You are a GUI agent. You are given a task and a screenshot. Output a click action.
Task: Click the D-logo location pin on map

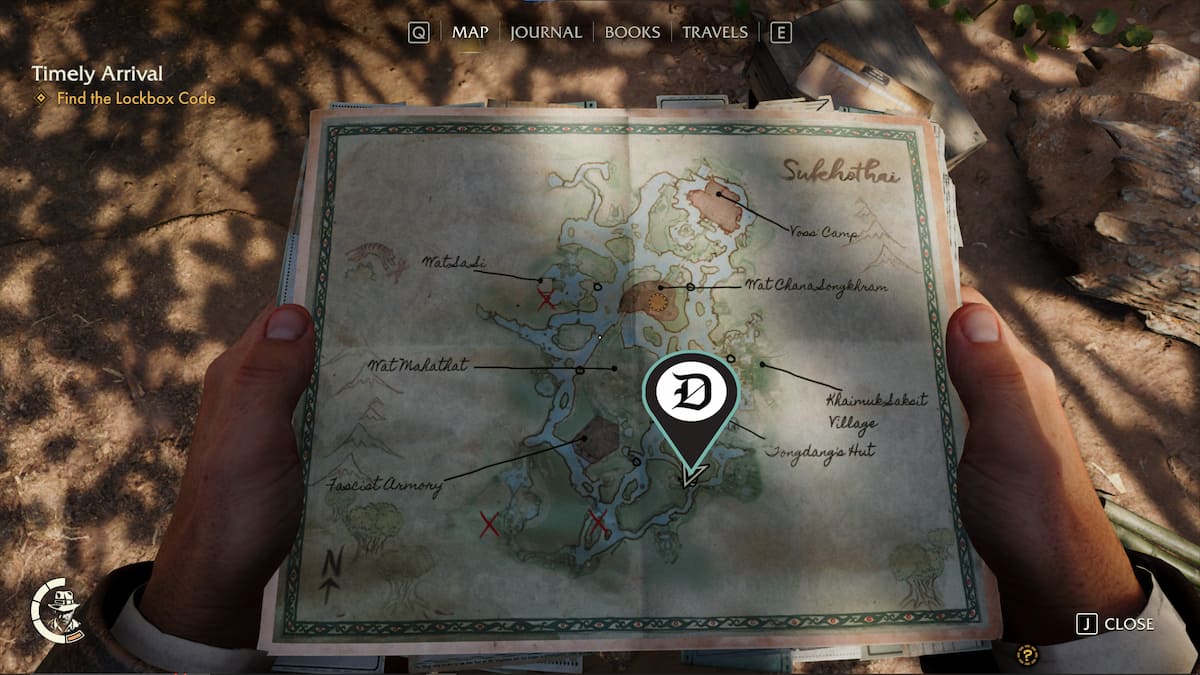691,397
